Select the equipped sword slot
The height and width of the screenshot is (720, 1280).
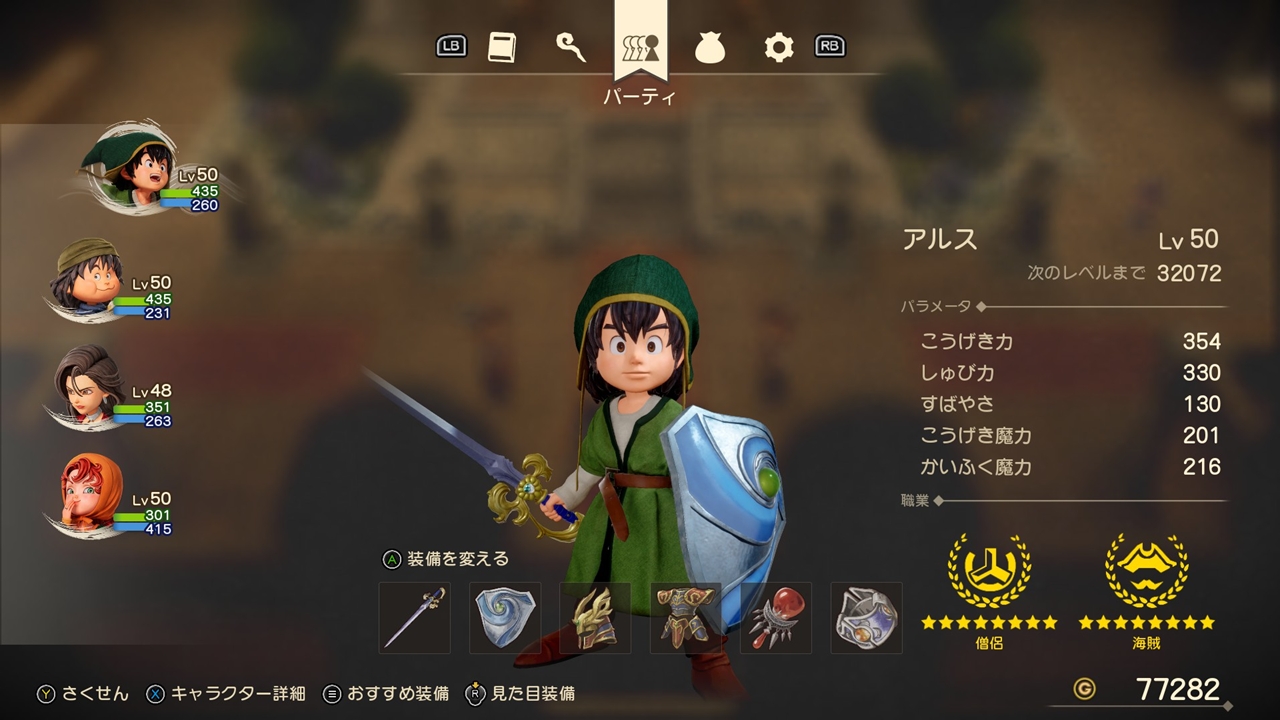pos(415,618)
